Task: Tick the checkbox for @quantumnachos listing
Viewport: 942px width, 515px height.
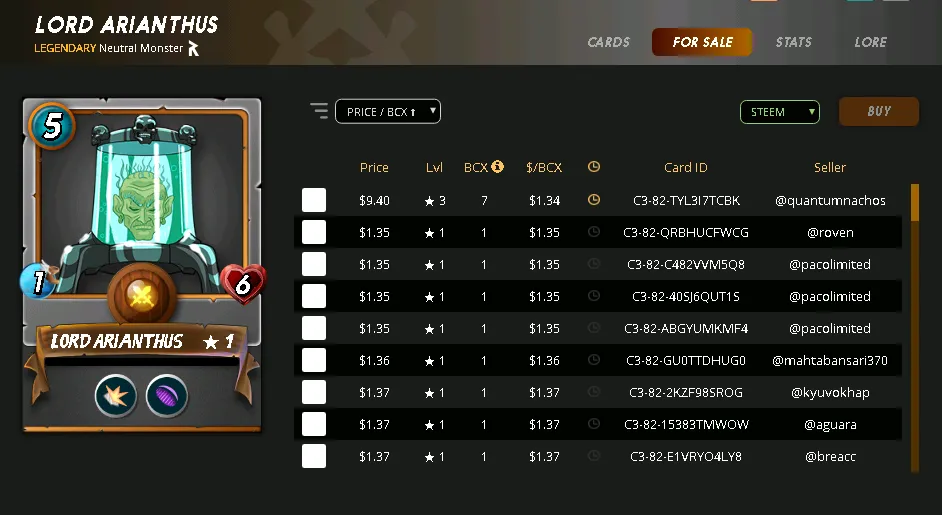Action: click(x=314, y=200)
